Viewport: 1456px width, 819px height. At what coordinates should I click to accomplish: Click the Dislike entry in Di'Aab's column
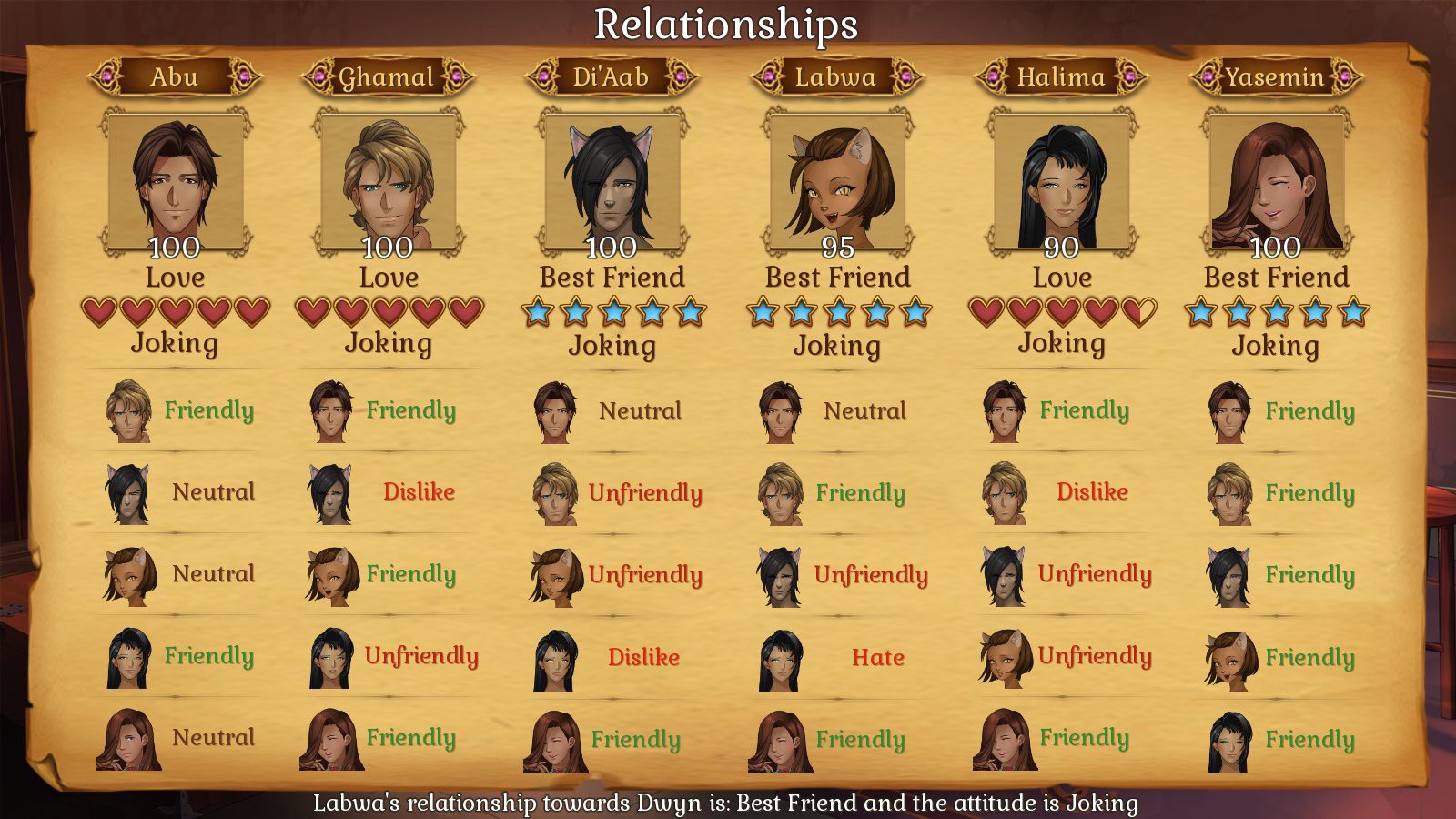643,657
